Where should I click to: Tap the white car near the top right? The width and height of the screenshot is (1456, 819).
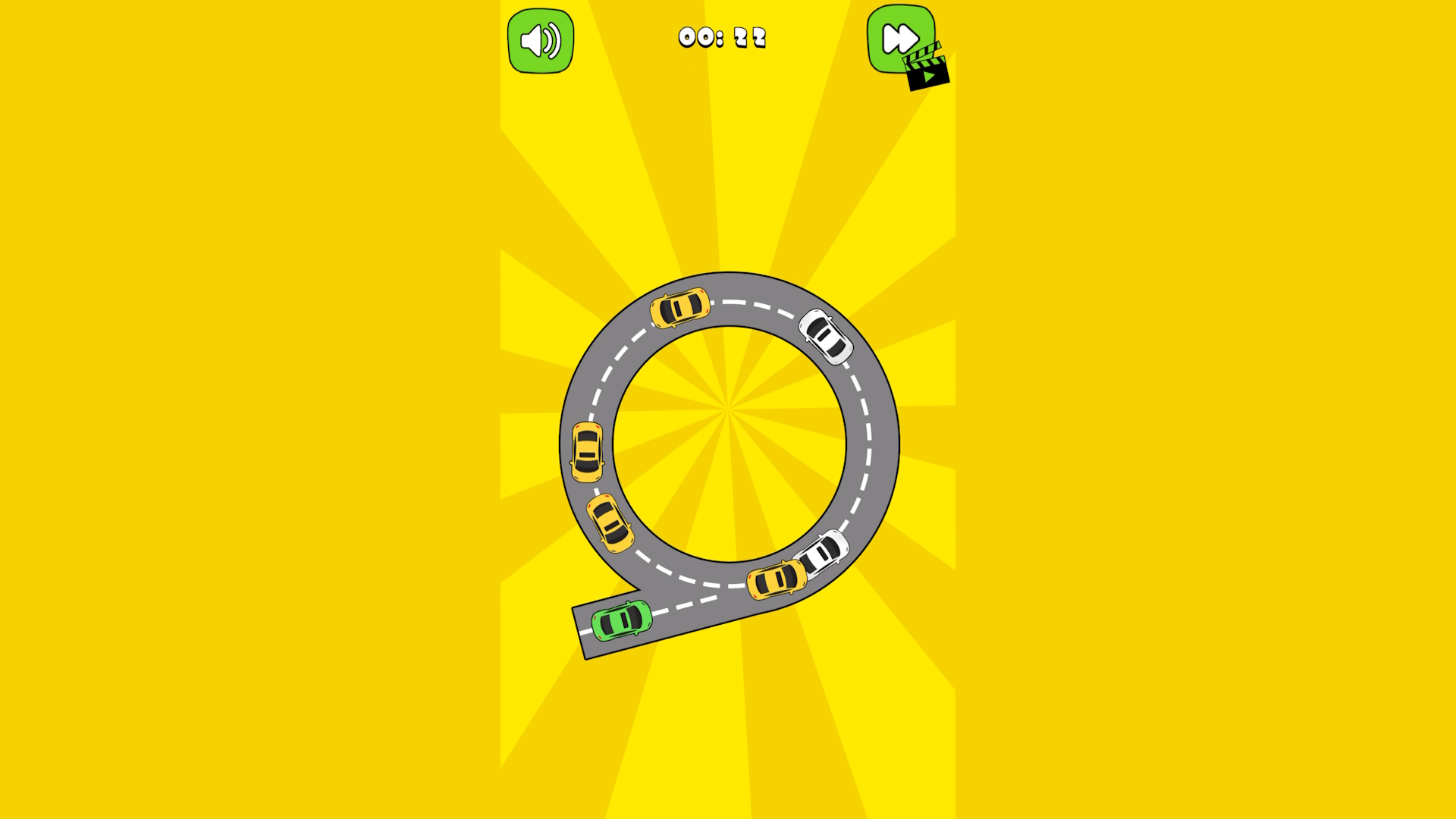coord(824,335)
